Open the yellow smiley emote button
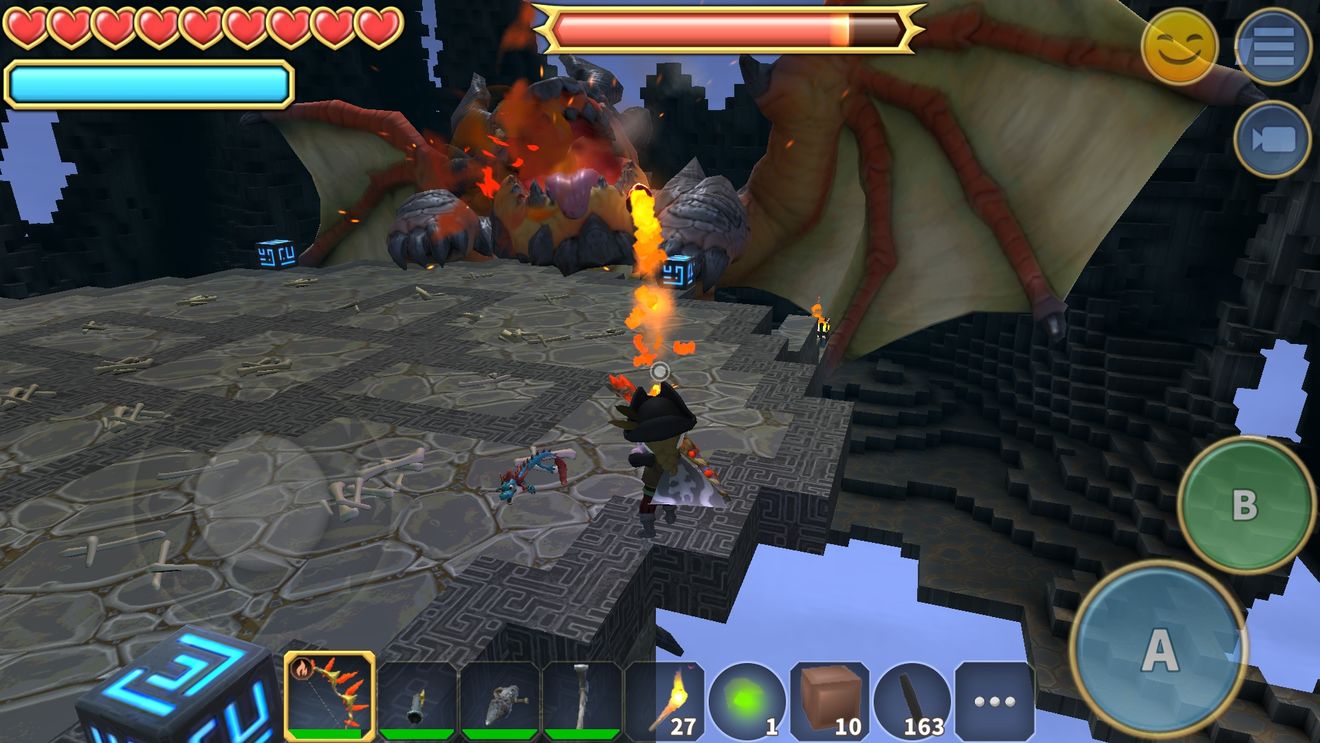The width and height of the screenshot is (1320, 743). pyautogui.click(x=1180, y=46)
